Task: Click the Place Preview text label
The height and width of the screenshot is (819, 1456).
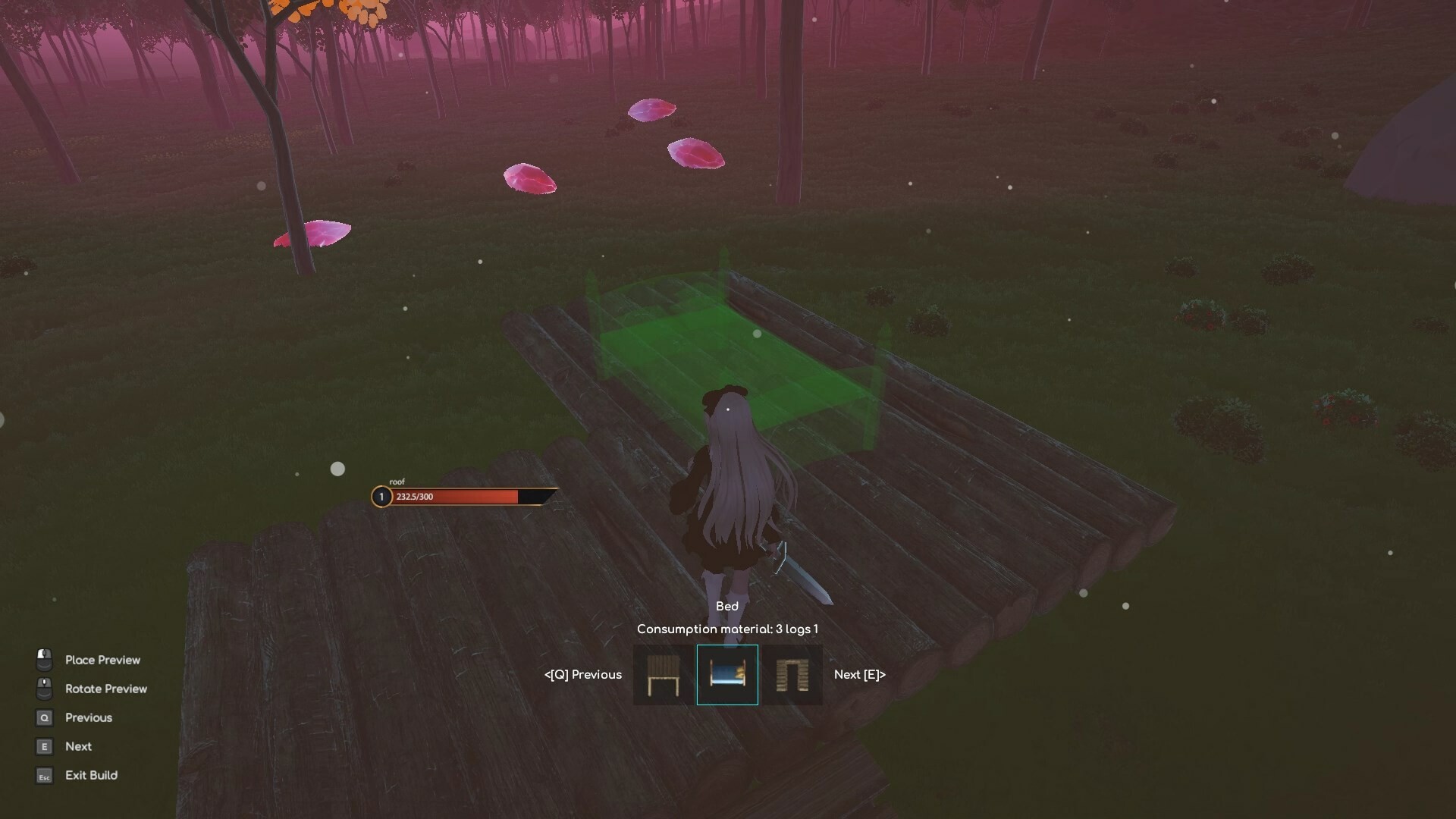Action: click(x=102, y=660)
